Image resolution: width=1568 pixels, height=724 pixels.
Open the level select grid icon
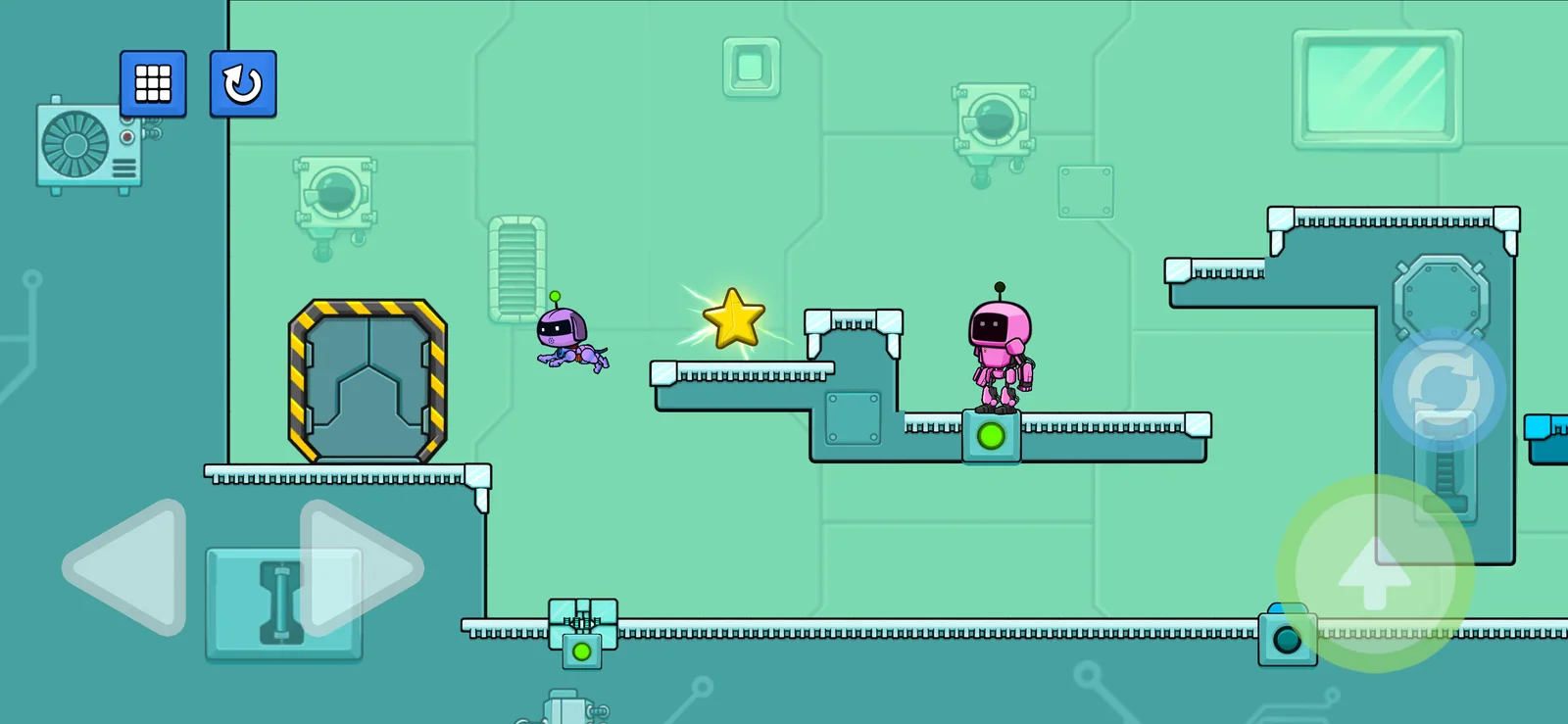(x=154, y=85)
